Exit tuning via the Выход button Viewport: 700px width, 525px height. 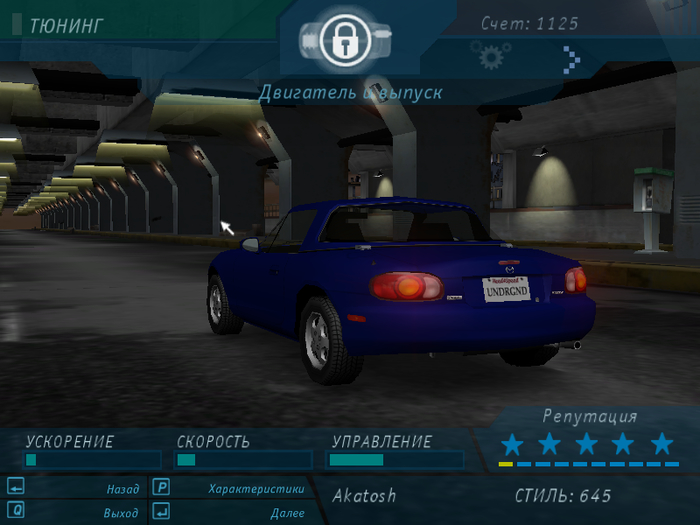(x=120, y=512)
